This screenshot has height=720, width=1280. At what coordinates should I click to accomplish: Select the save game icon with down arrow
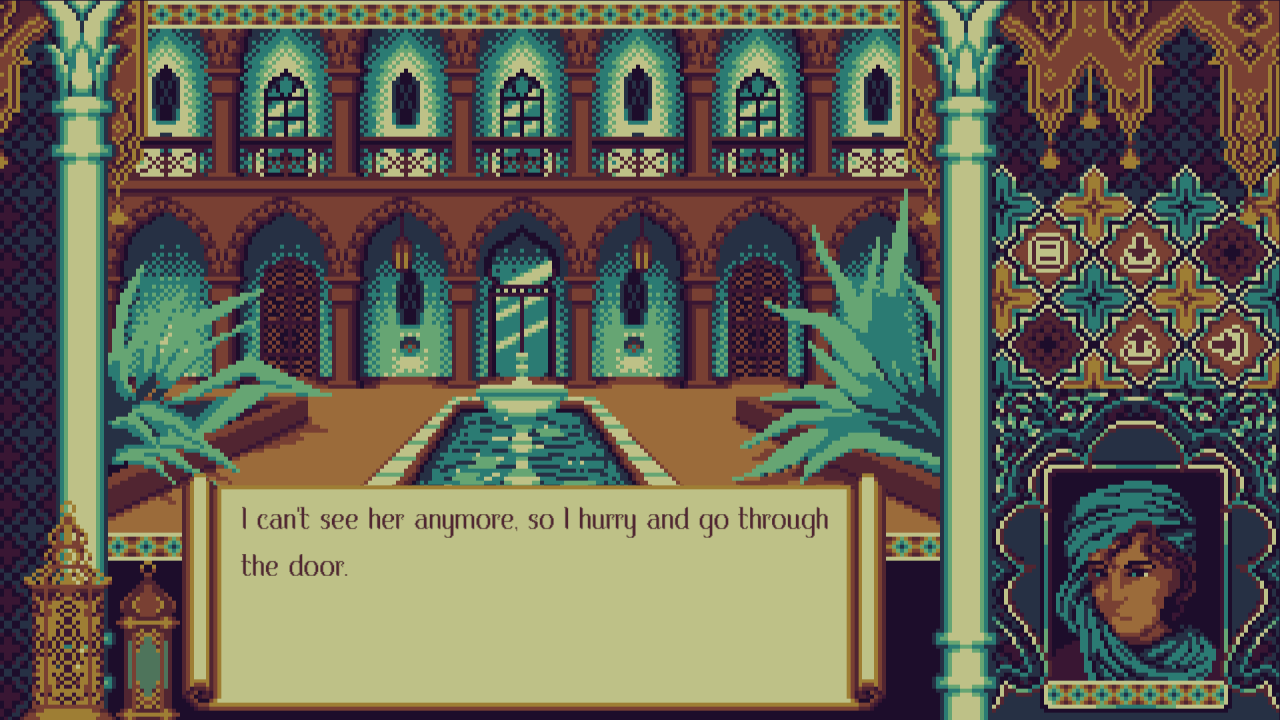click(1138, 250)
